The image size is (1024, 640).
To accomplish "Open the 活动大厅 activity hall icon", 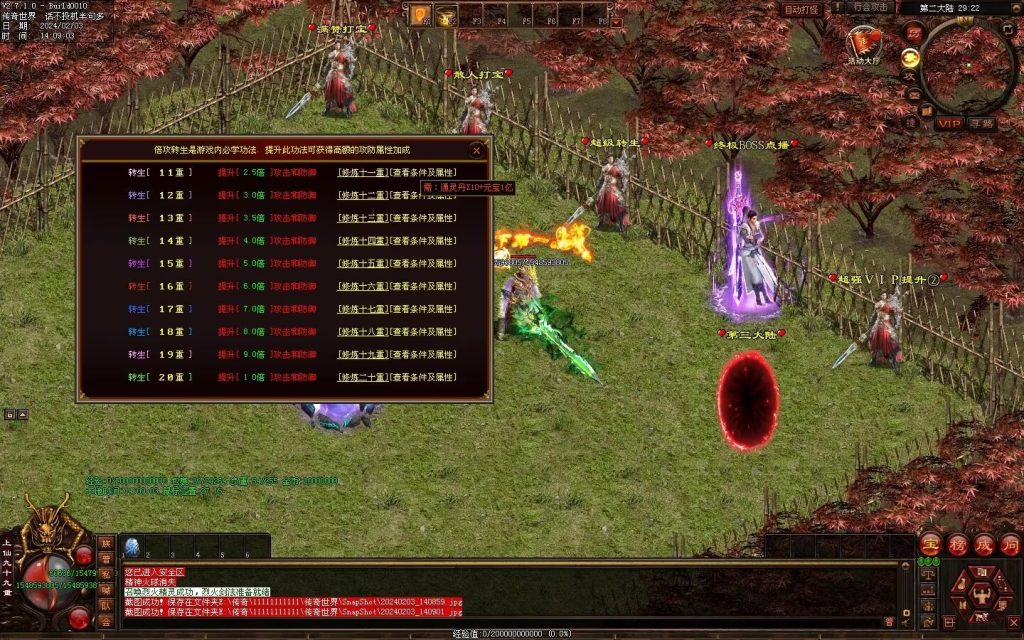I will [x=863, y=43].
